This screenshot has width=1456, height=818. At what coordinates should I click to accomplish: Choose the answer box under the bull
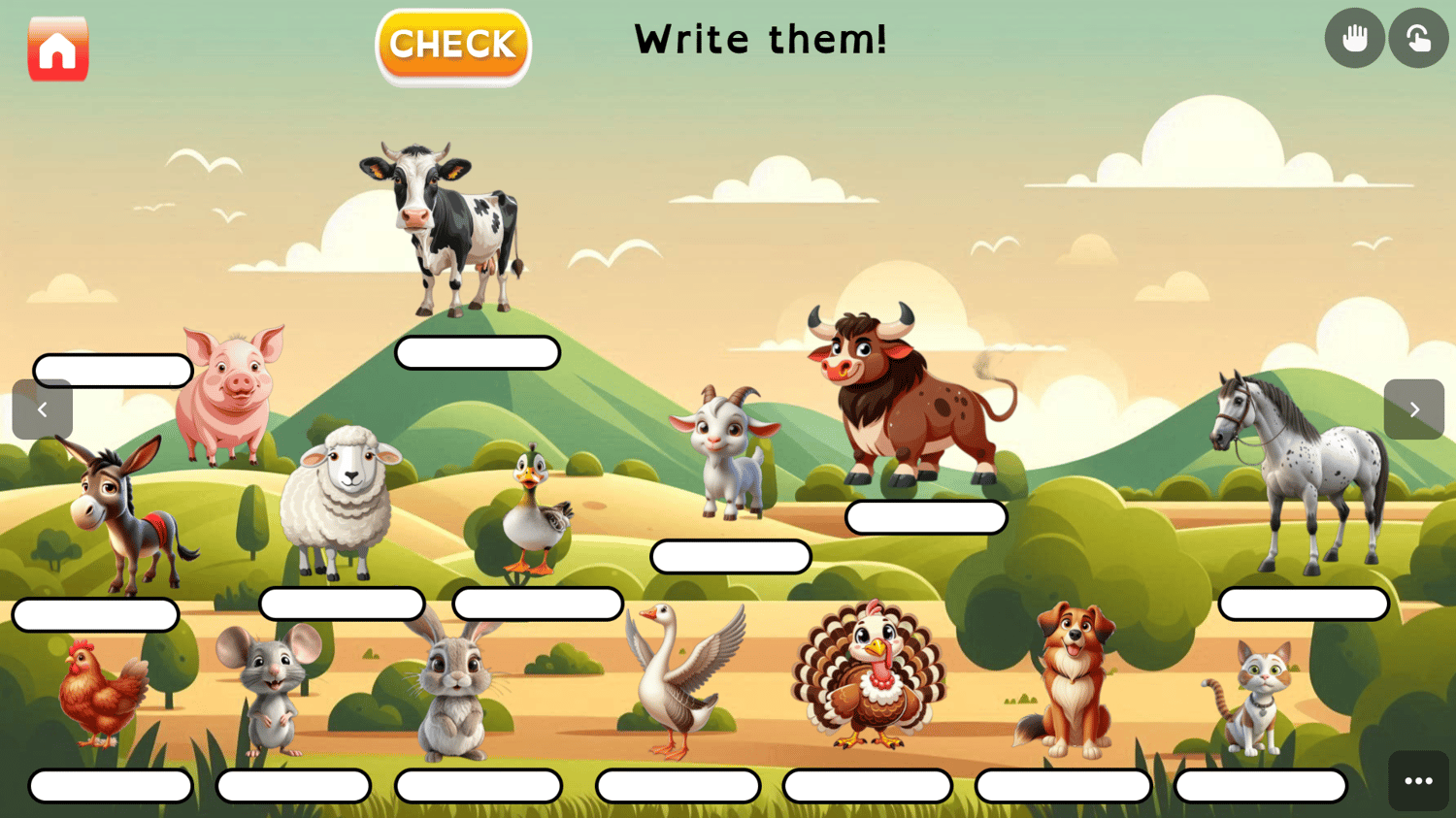[x=926, y=518]
